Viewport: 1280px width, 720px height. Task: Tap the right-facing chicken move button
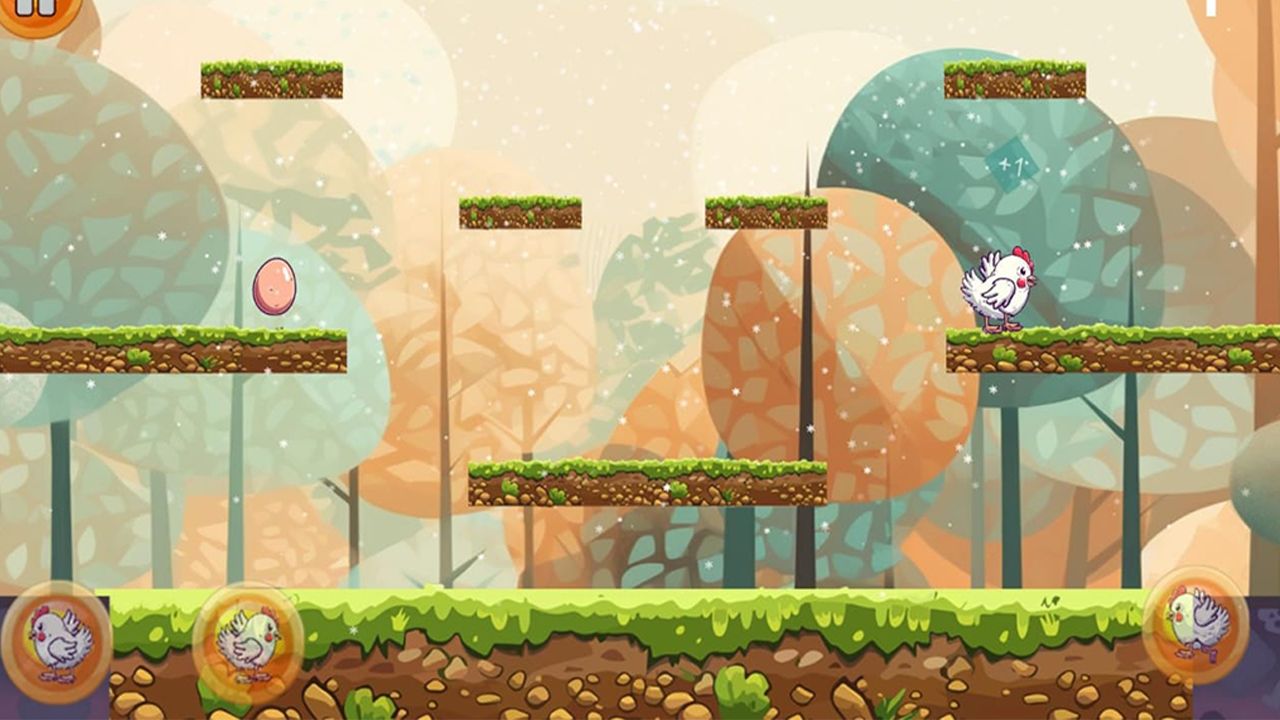pos(248,640)
